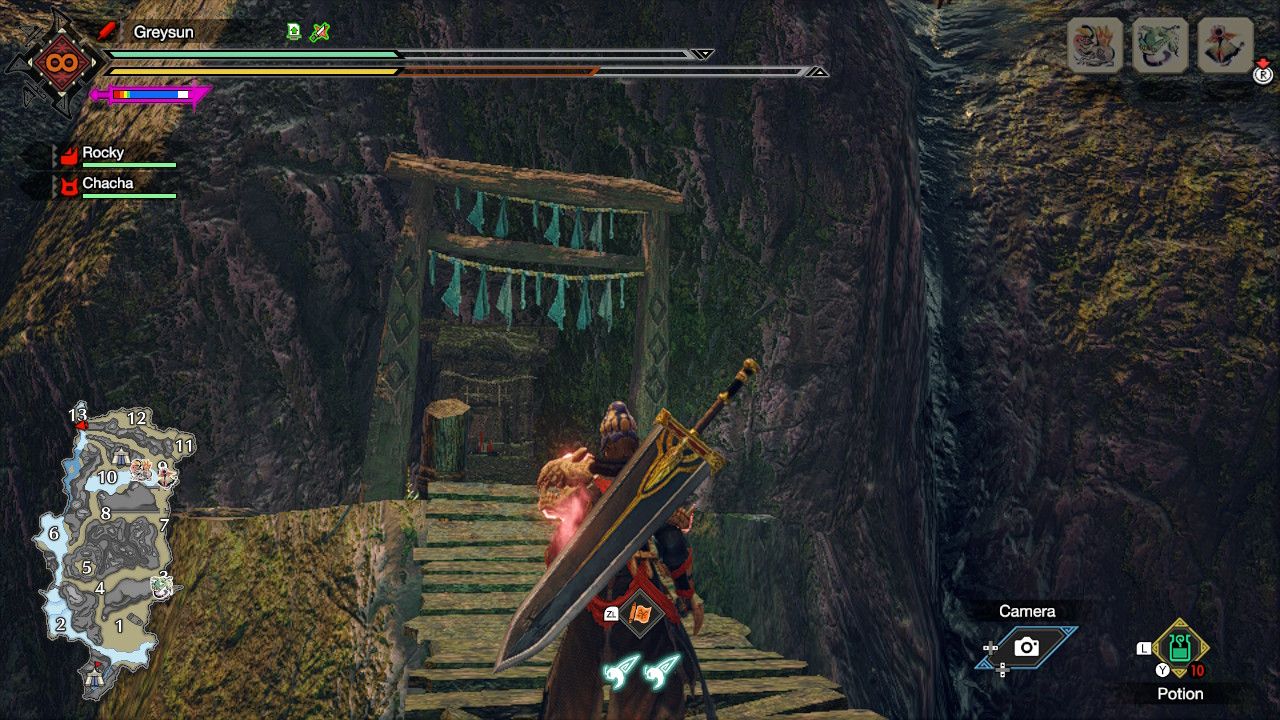Open the map legend via zone 10 marker
Viewport: 1280px width, 720px height.
tap(107, 478)
